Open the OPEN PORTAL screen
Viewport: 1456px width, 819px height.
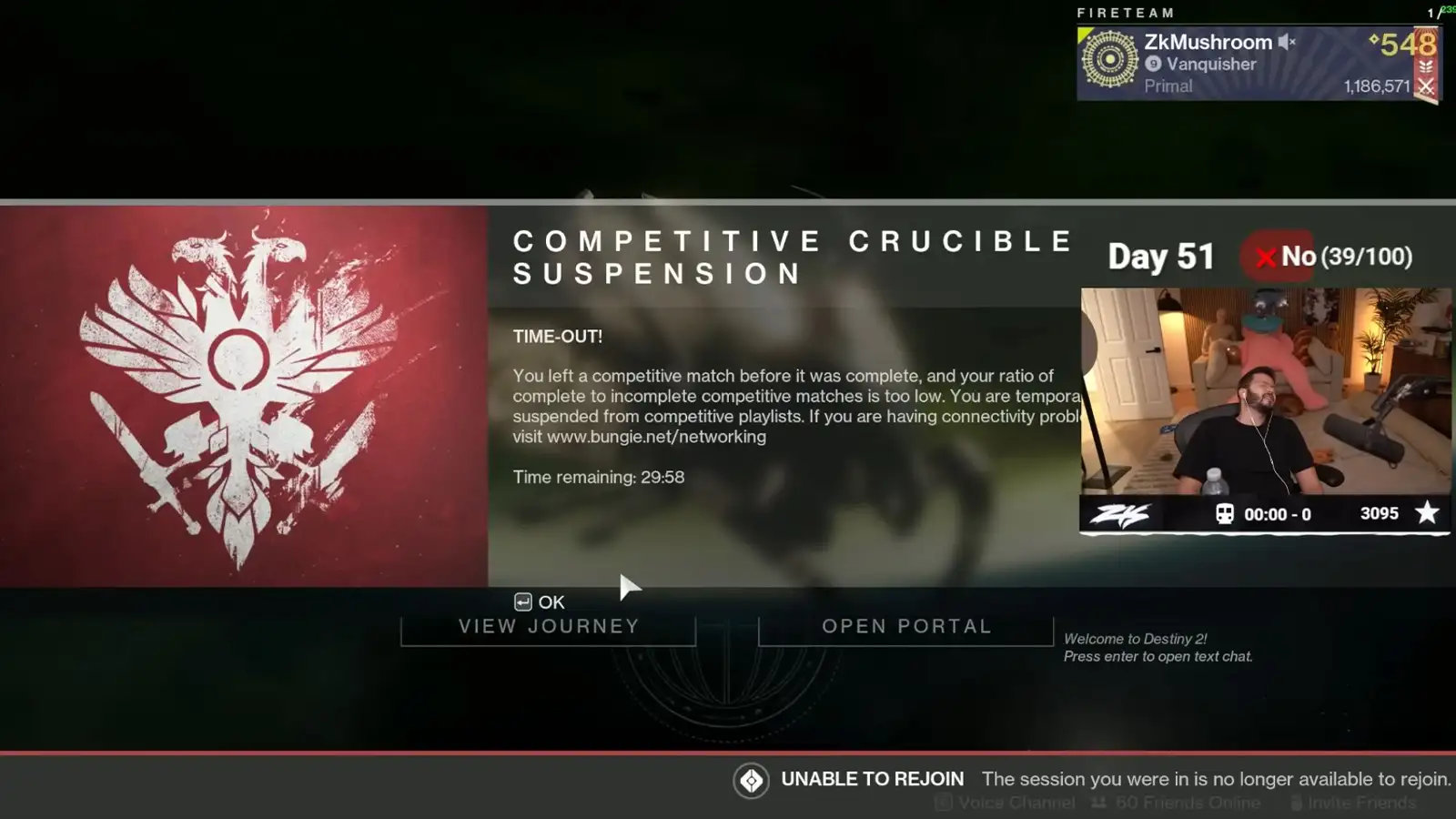point(906,626)
